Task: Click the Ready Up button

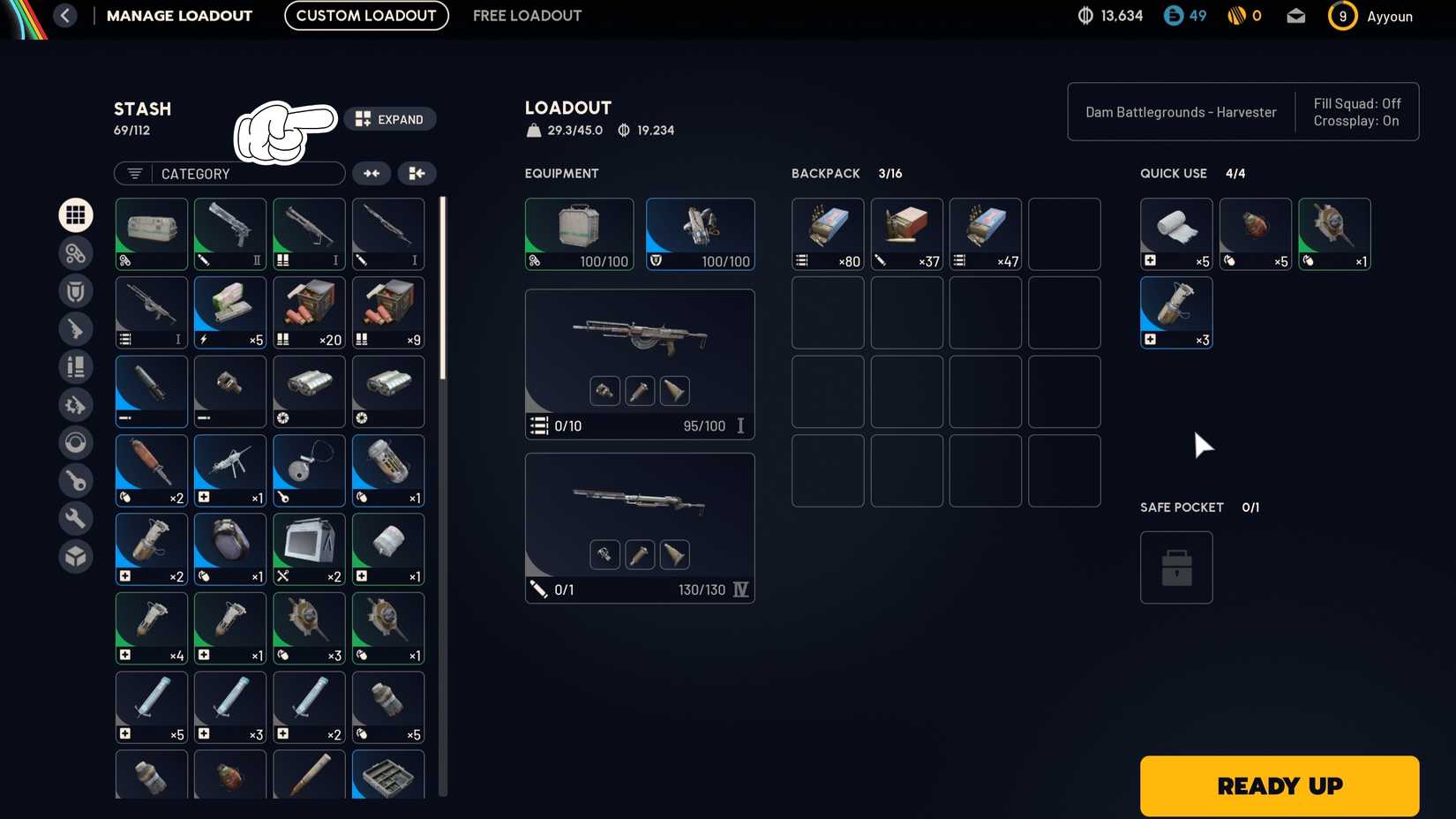Action: 1279,785
